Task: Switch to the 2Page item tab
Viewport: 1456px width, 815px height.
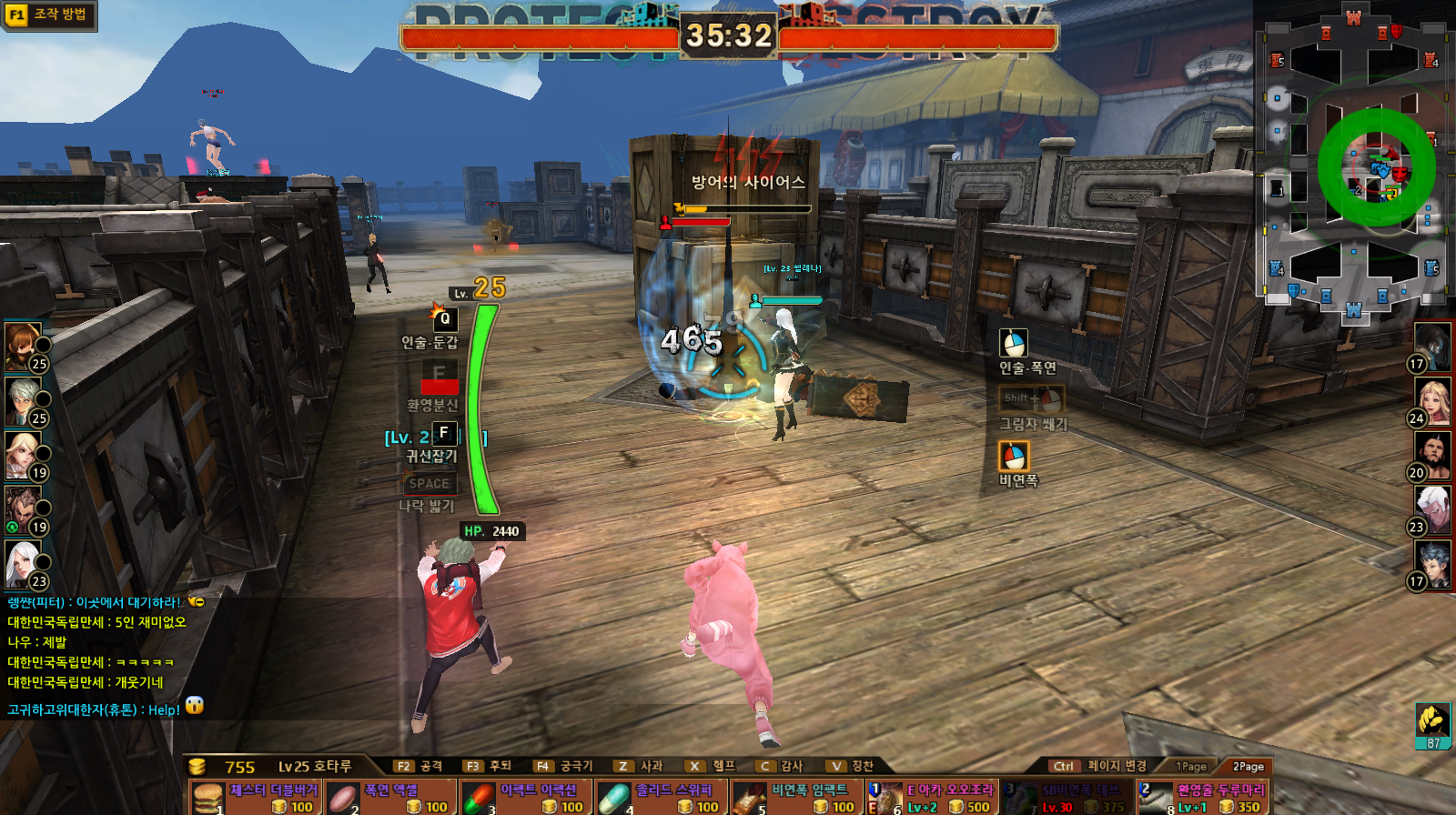Action: [1248, 767]
